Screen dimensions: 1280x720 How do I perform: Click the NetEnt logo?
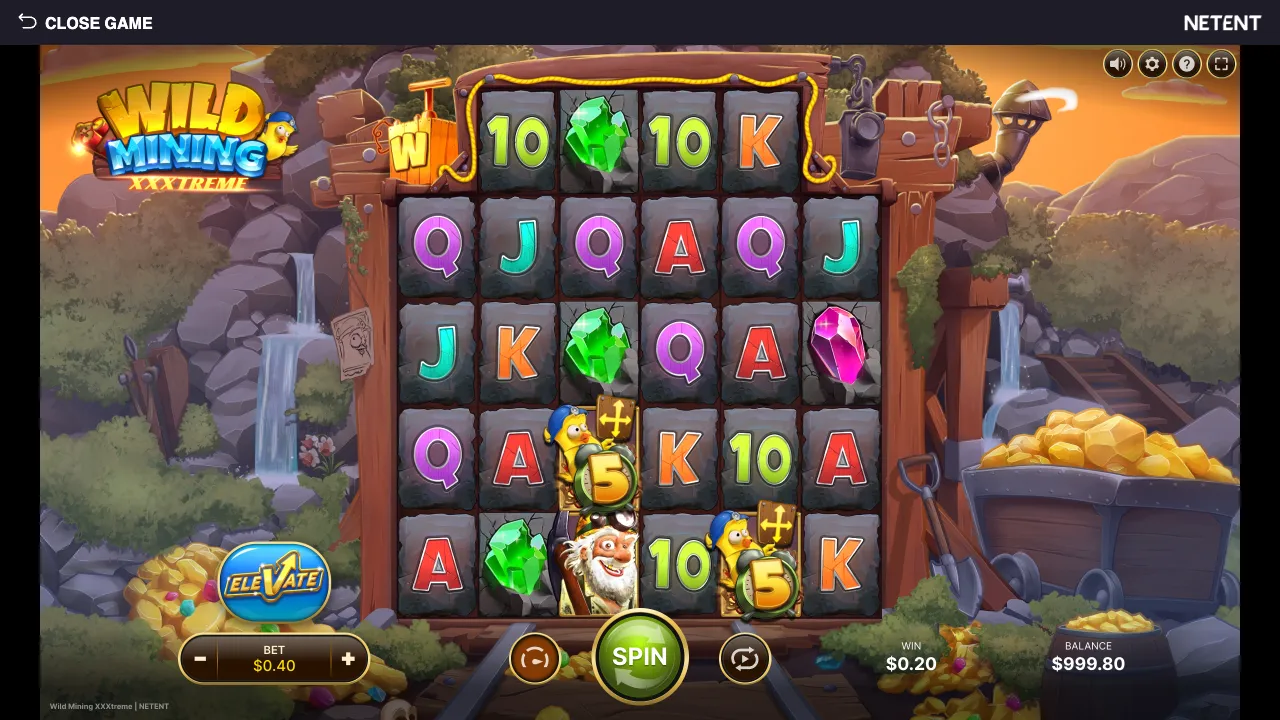click(x=1222, y=22)
